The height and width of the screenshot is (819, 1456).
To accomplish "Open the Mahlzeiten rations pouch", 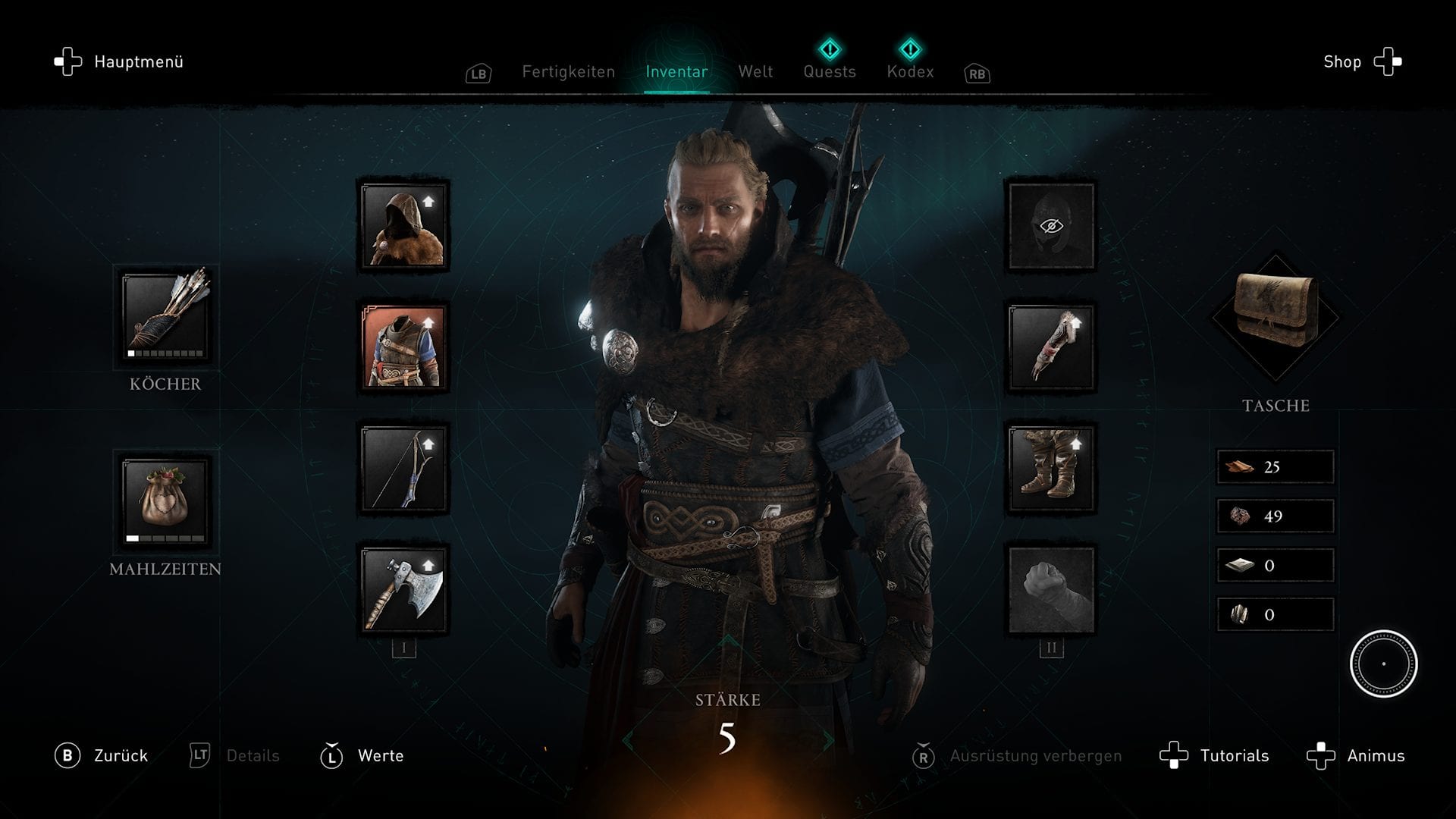I will coord(165,500).
